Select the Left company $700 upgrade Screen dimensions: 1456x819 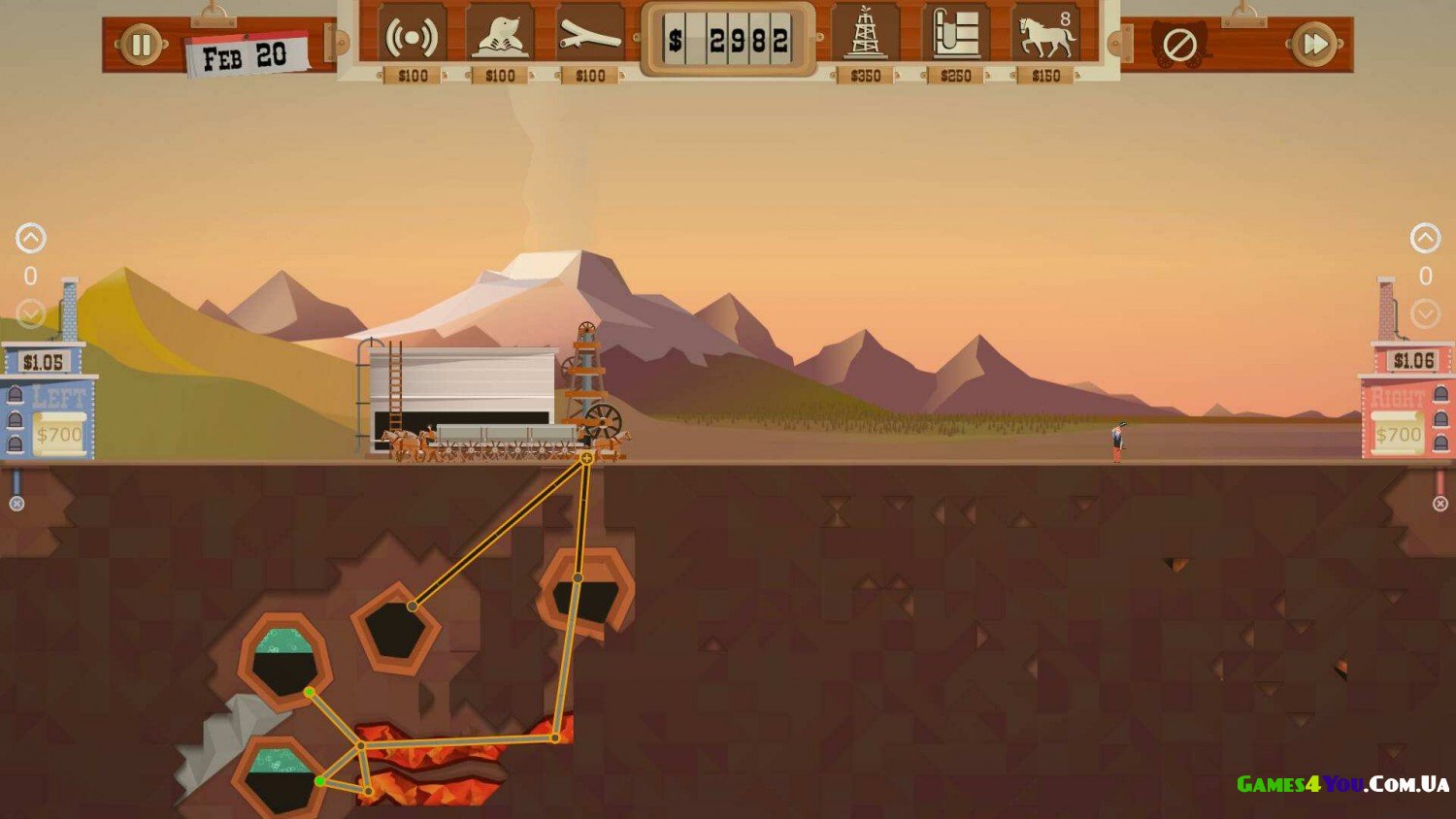tap(59, 434)
